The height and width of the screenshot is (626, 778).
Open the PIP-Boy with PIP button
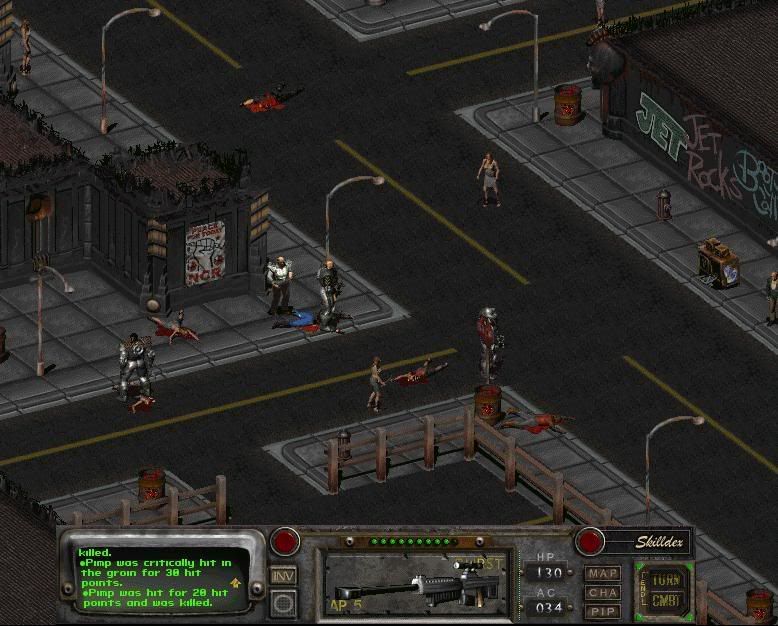[602, 610]
